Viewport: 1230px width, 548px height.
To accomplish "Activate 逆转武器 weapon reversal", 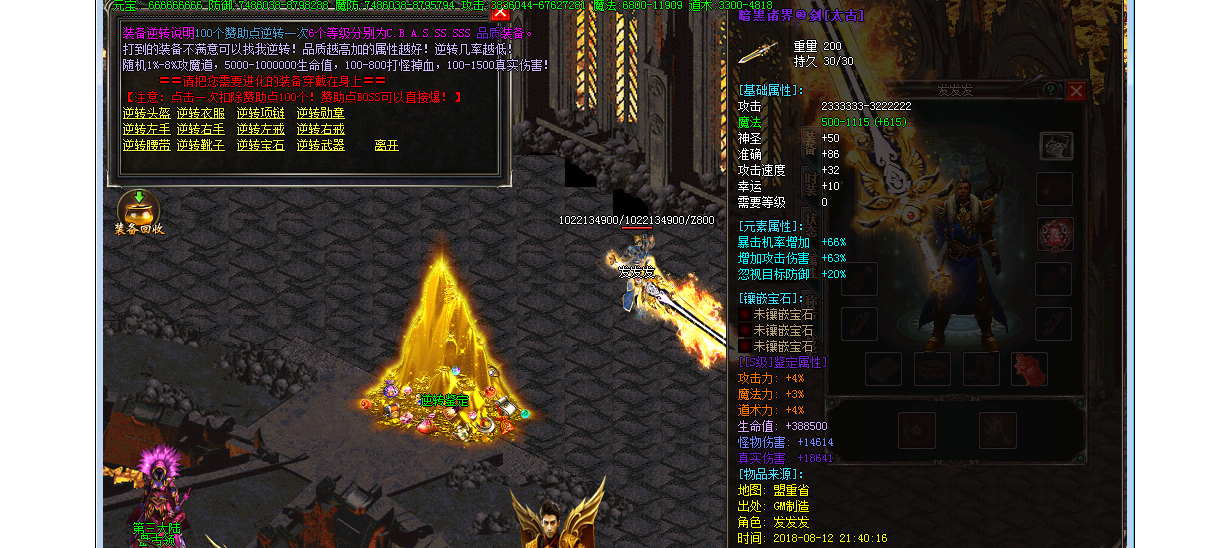I will (x=320, y=145).
